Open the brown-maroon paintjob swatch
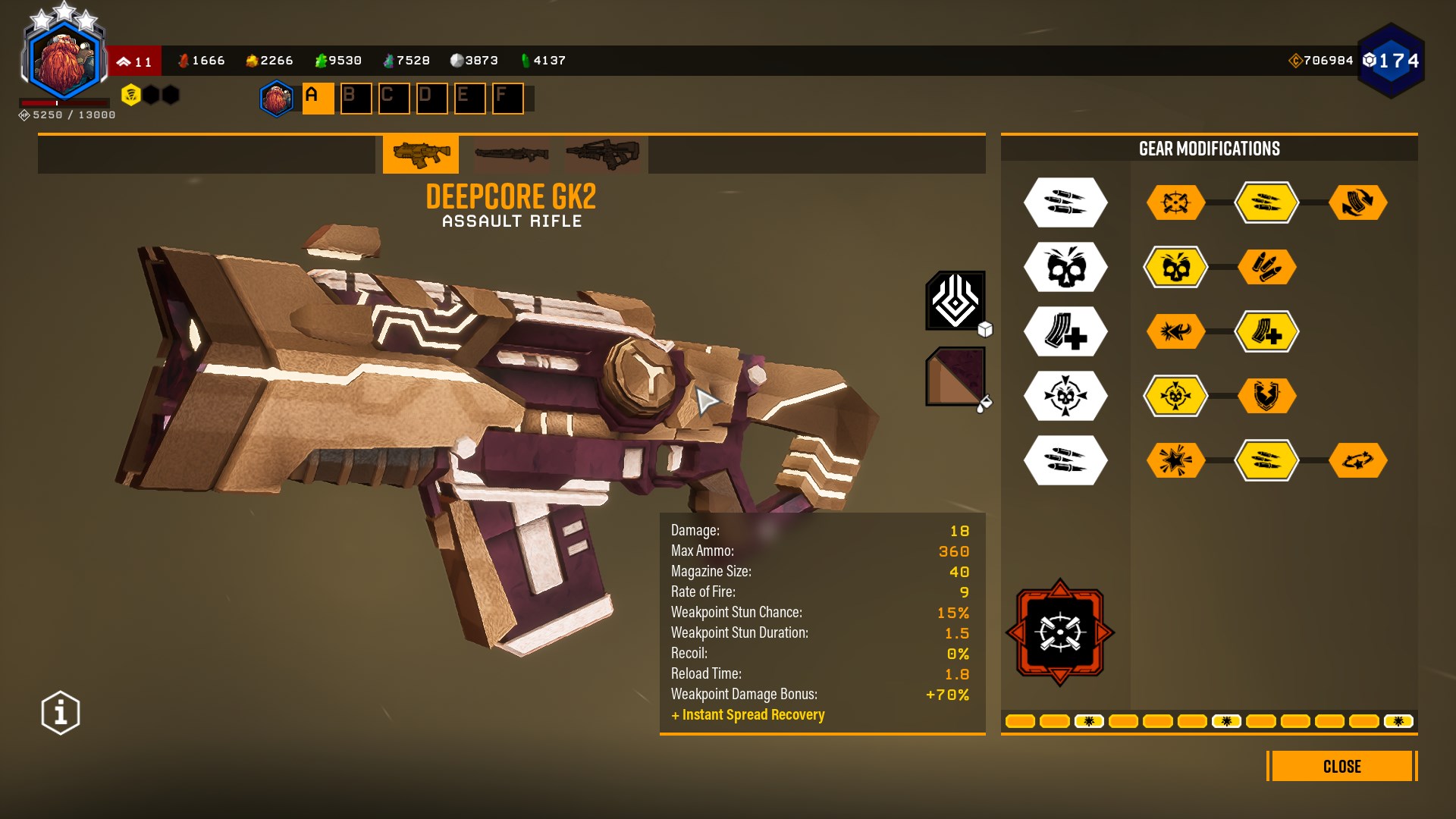1456x819 pixels. pos(955,376)
